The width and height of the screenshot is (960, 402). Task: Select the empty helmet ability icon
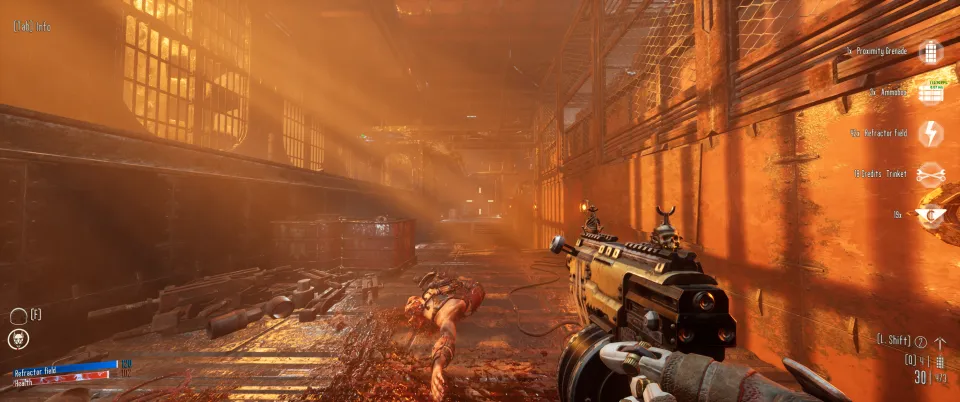click(x=18, y=316)
